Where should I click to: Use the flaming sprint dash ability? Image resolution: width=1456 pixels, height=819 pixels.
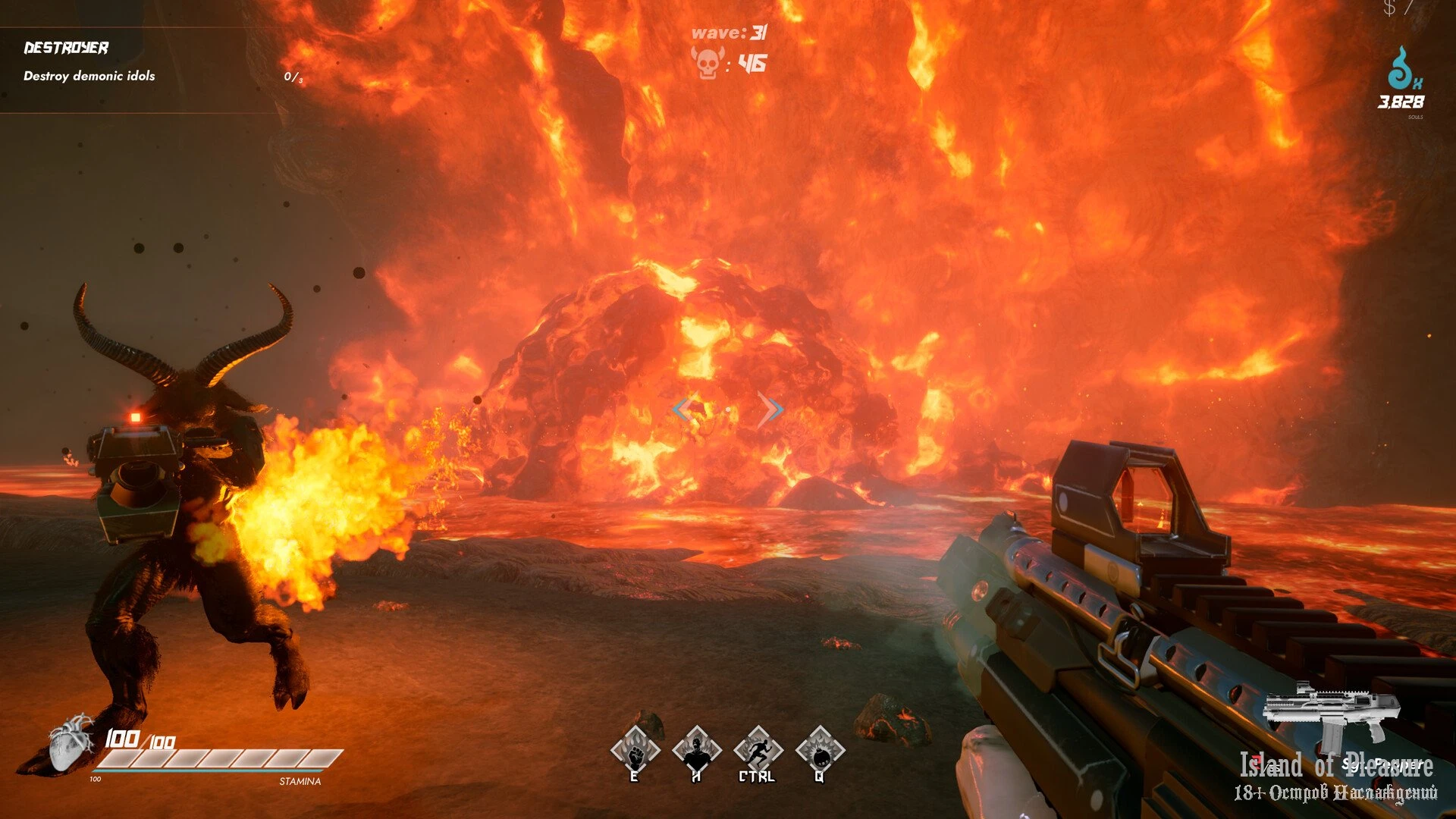click(758, 752)
